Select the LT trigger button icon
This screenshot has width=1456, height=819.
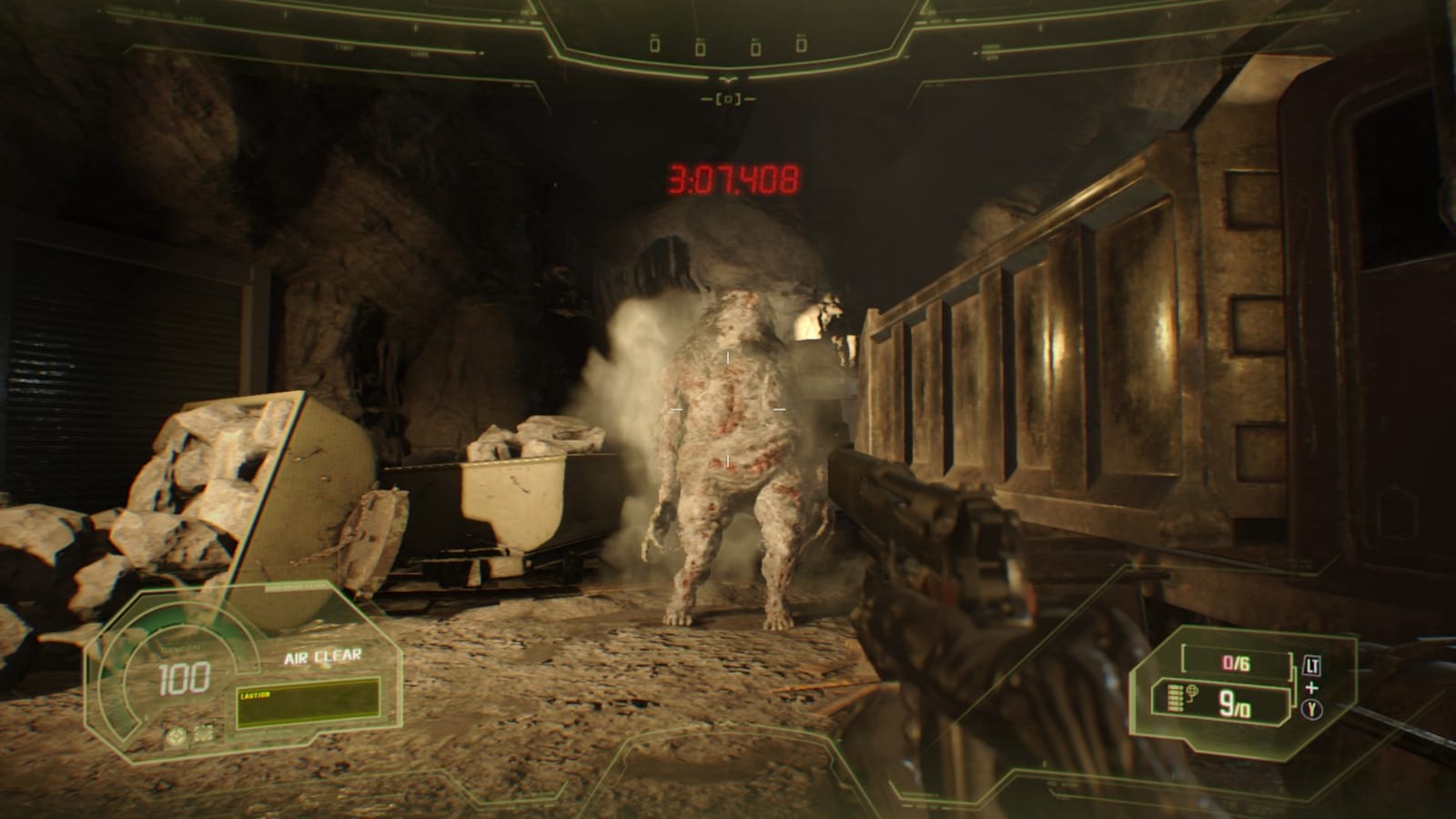[x=1312, y=664]
